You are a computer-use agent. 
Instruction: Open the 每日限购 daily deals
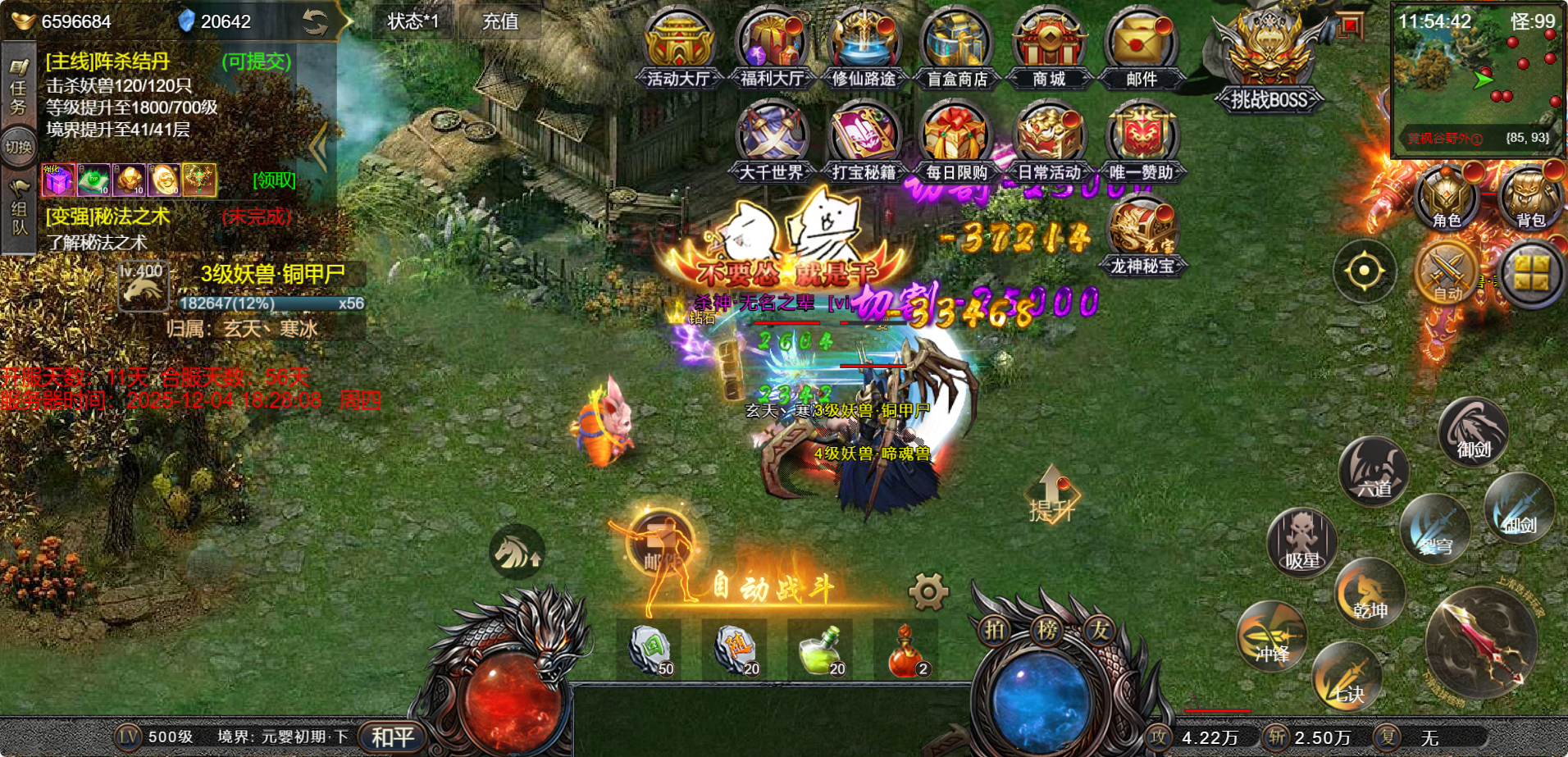point(956,140)
